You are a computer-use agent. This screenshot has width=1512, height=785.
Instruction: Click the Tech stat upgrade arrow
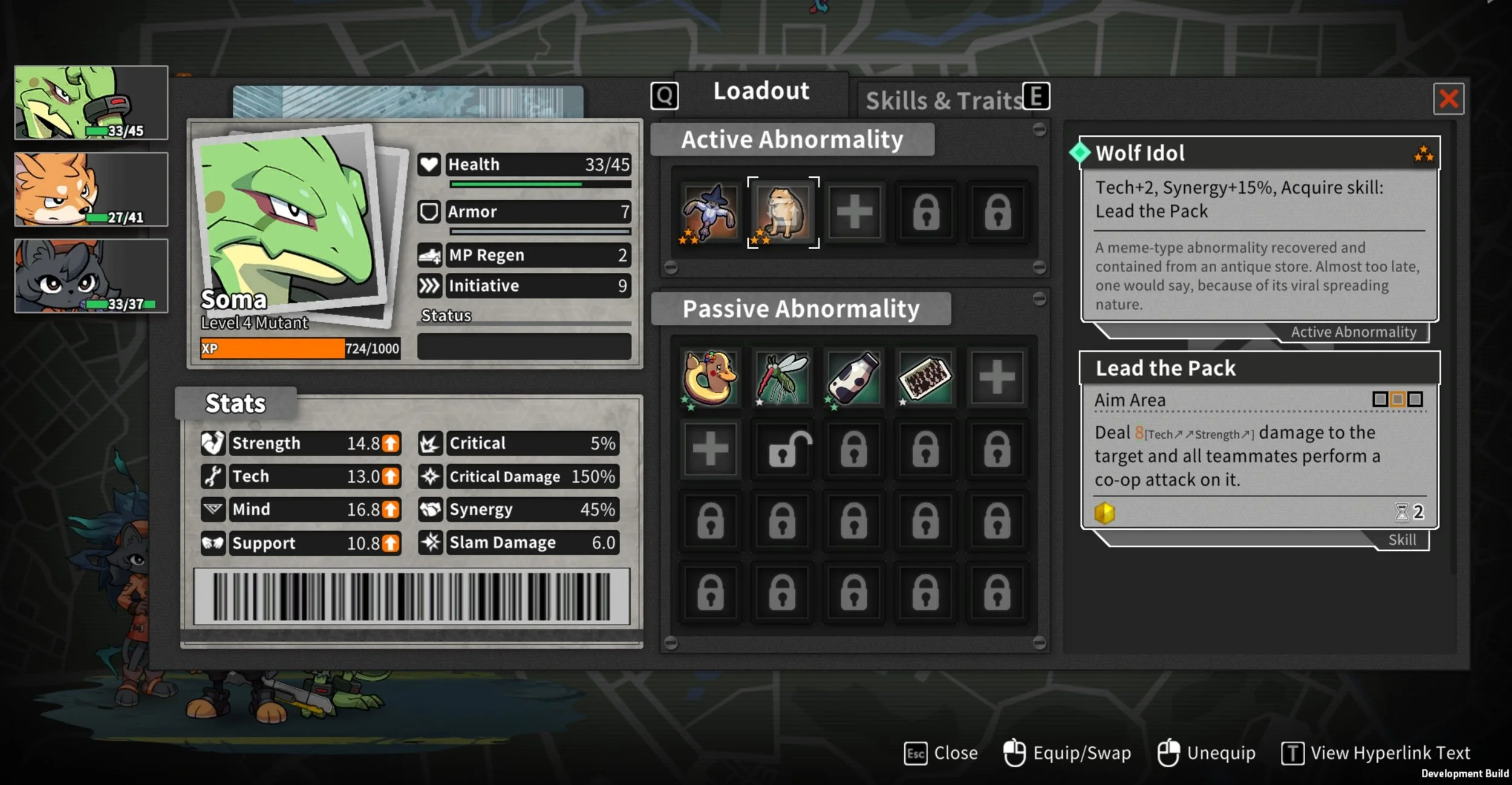point(391,477)
